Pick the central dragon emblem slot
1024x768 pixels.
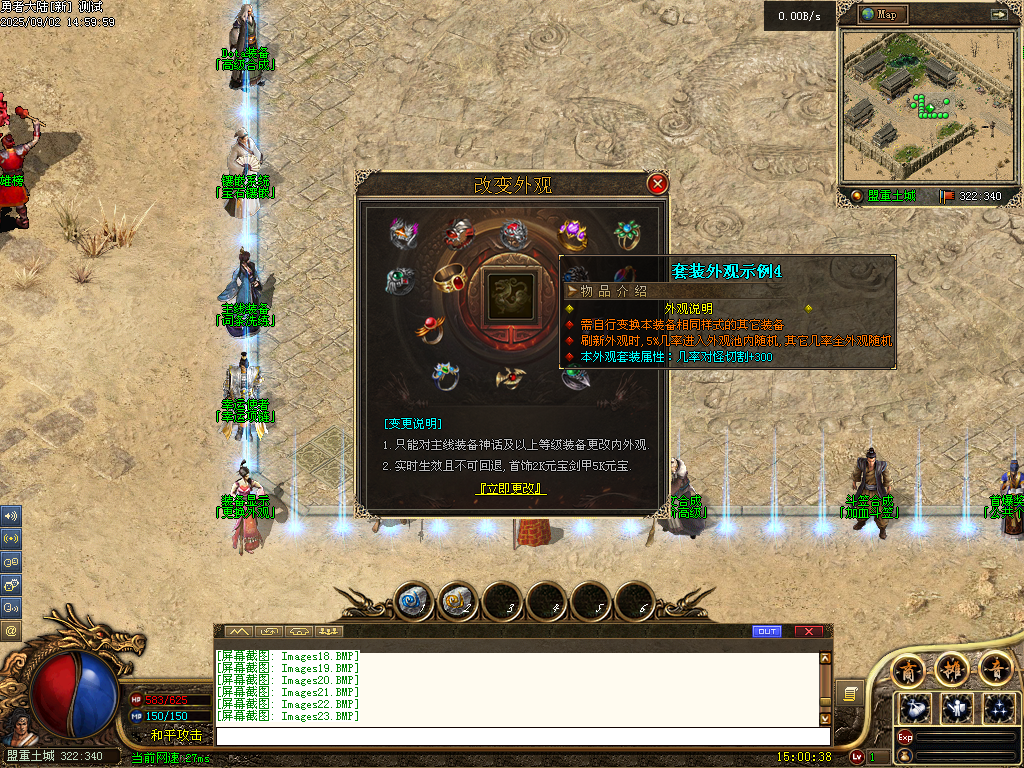510,297
